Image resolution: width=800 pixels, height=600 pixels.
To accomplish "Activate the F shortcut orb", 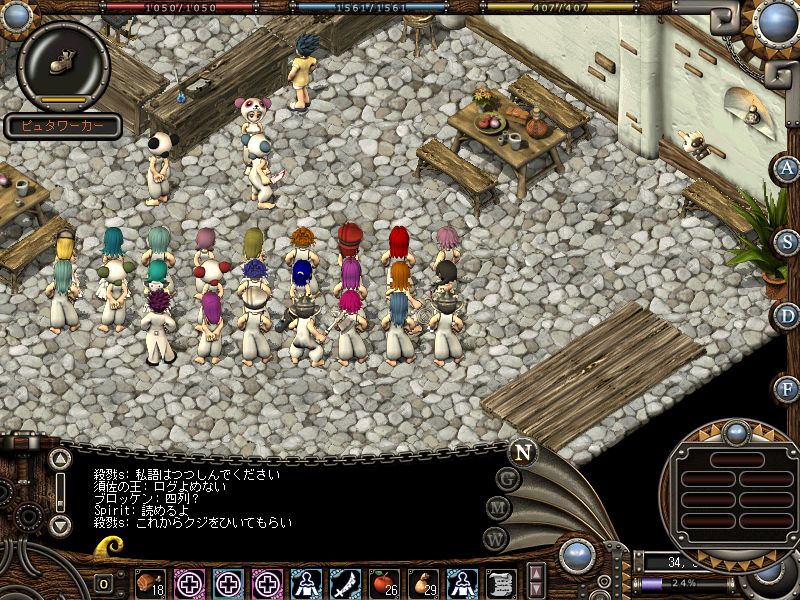I will [787, 388].
